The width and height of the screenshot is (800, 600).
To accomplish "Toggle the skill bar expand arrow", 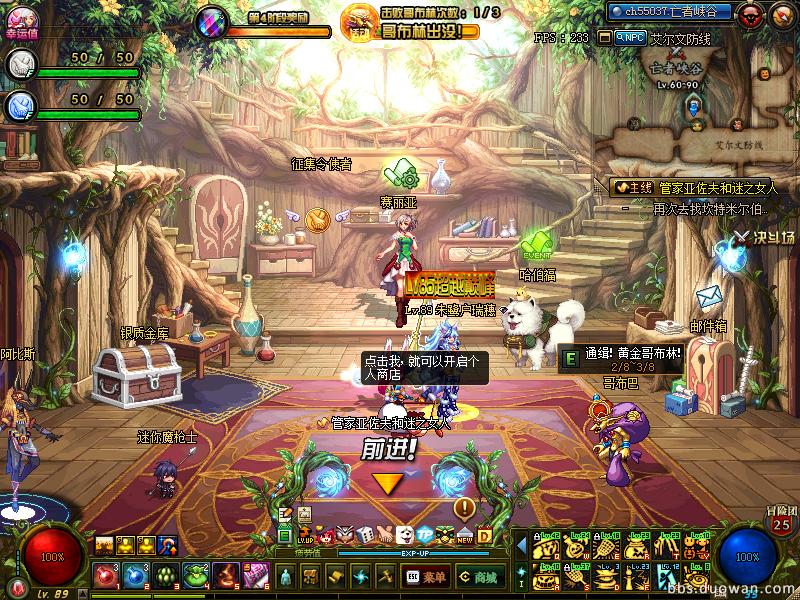I will (x=521, y=545).
